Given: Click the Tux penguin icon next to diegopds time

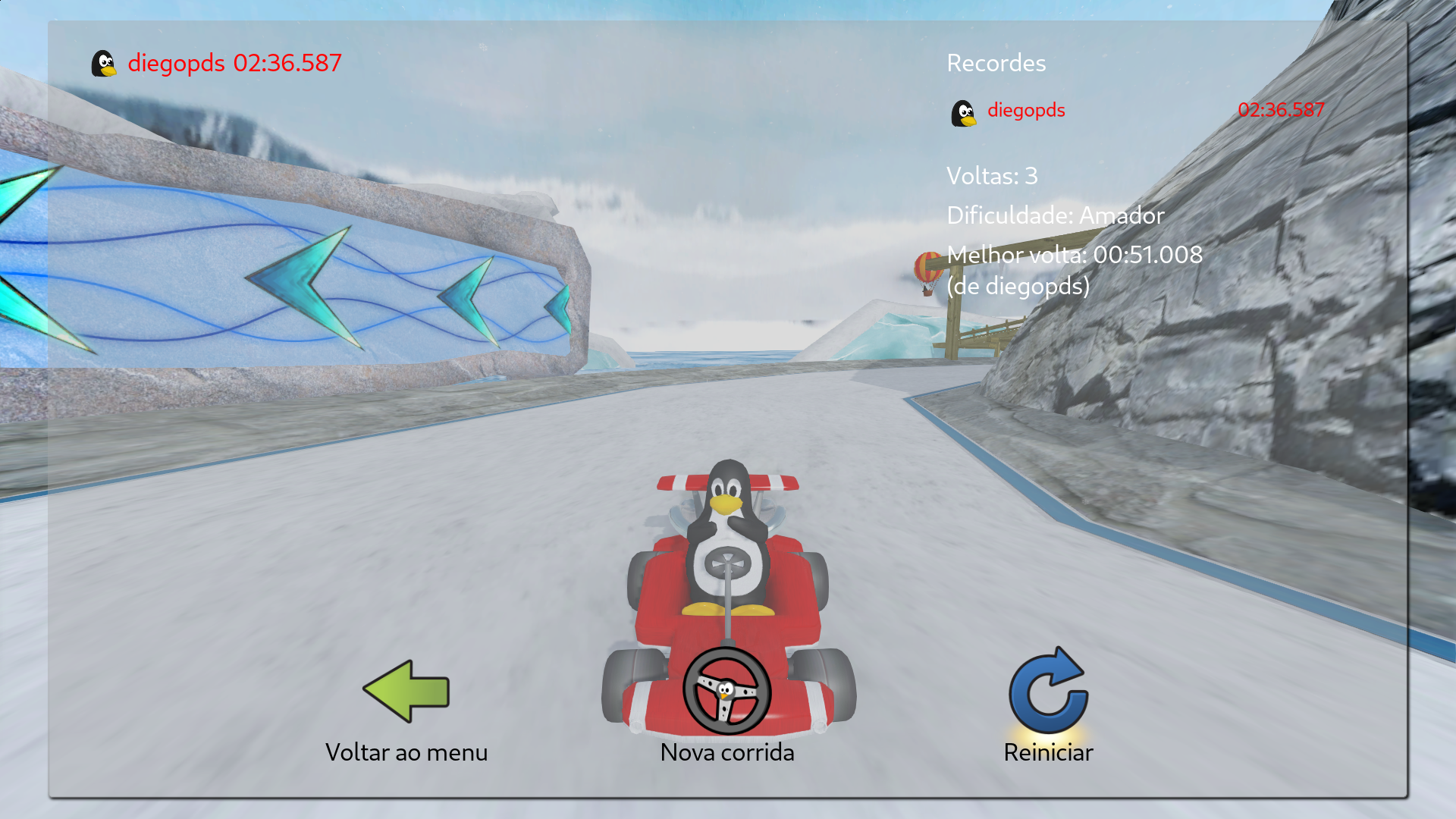Looking at the screenshot, I should coord(105,63).
